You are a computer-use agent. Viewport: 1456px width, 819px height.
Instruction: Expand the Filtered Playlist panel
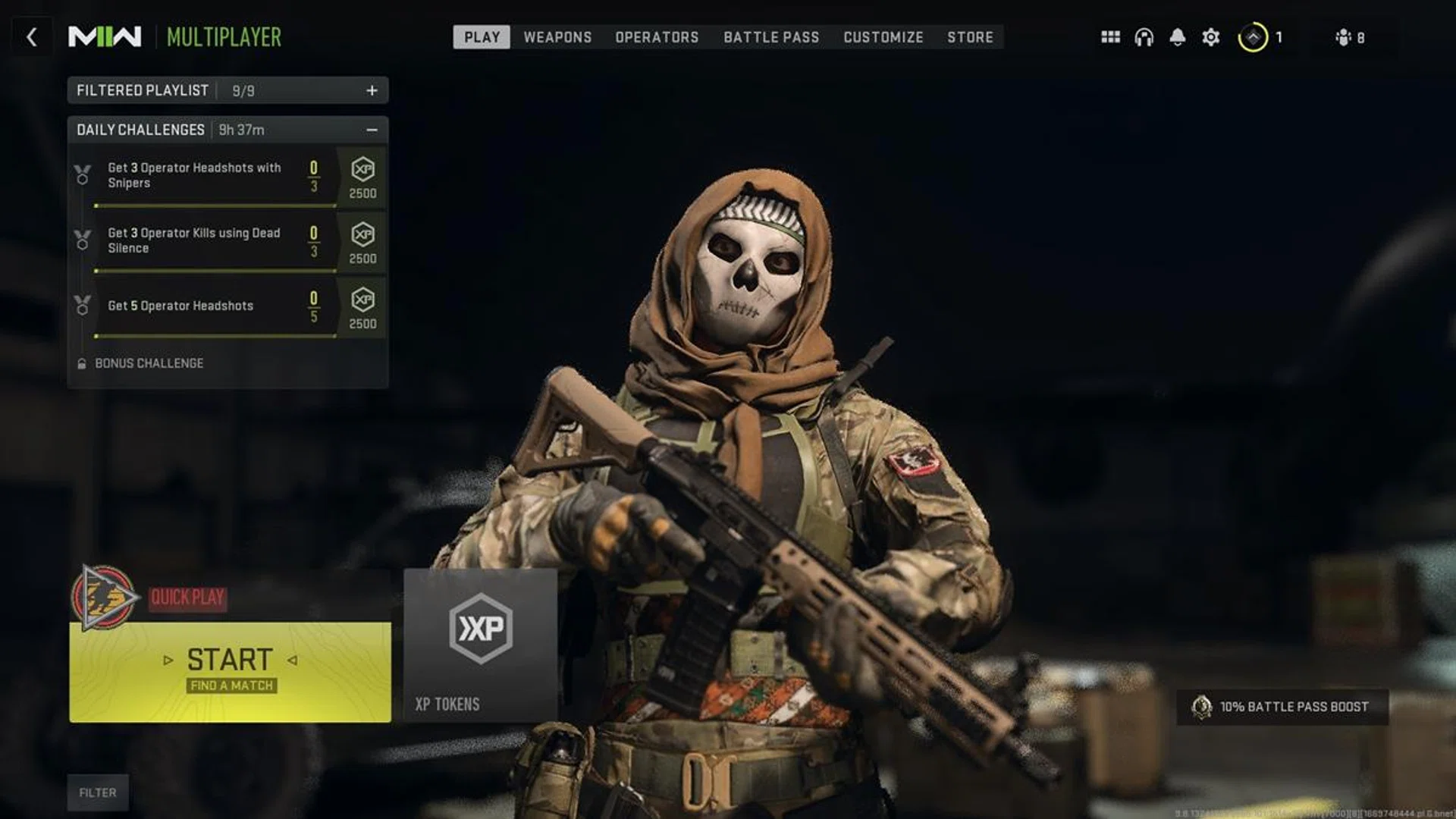click(x=372, y=91)
